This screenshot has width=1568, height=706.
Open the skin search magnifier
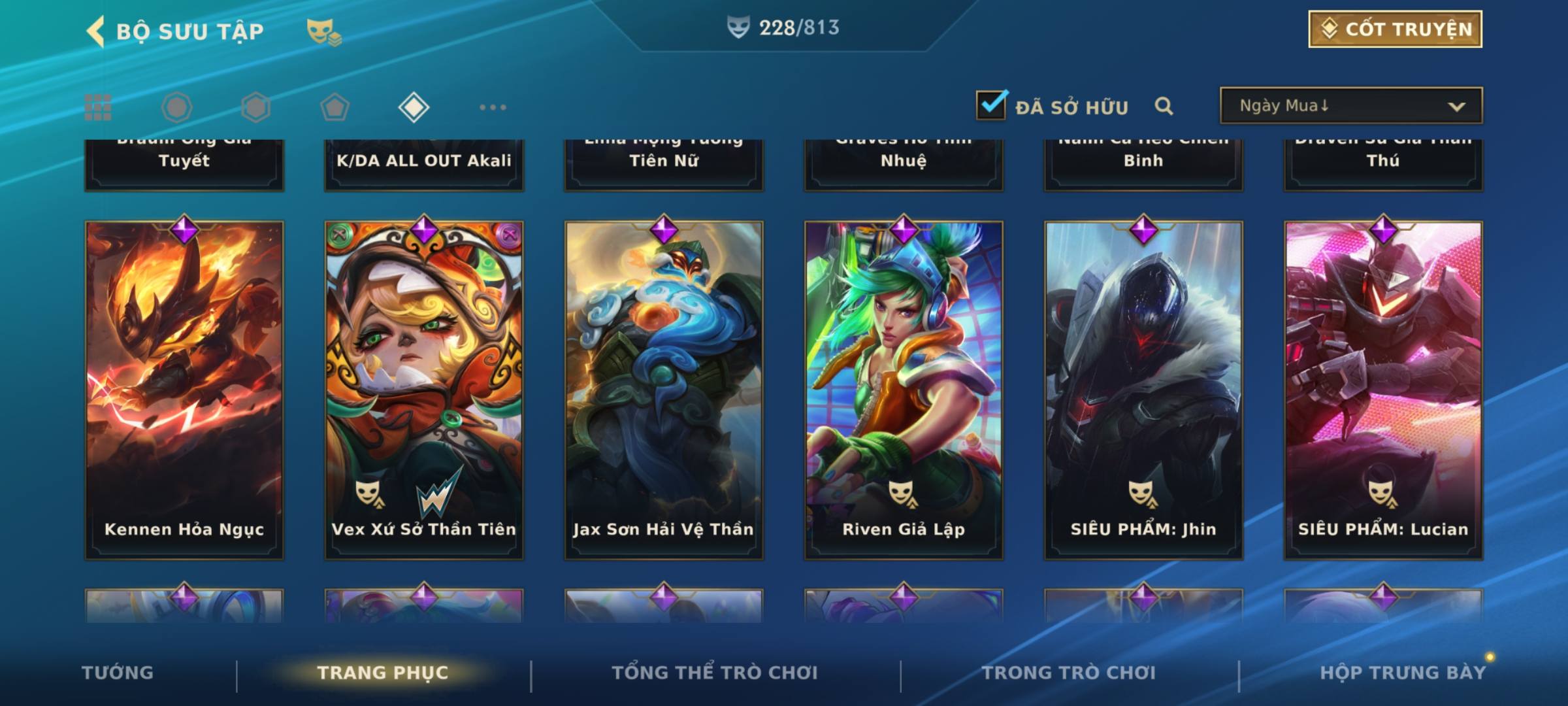point(1164,106)
